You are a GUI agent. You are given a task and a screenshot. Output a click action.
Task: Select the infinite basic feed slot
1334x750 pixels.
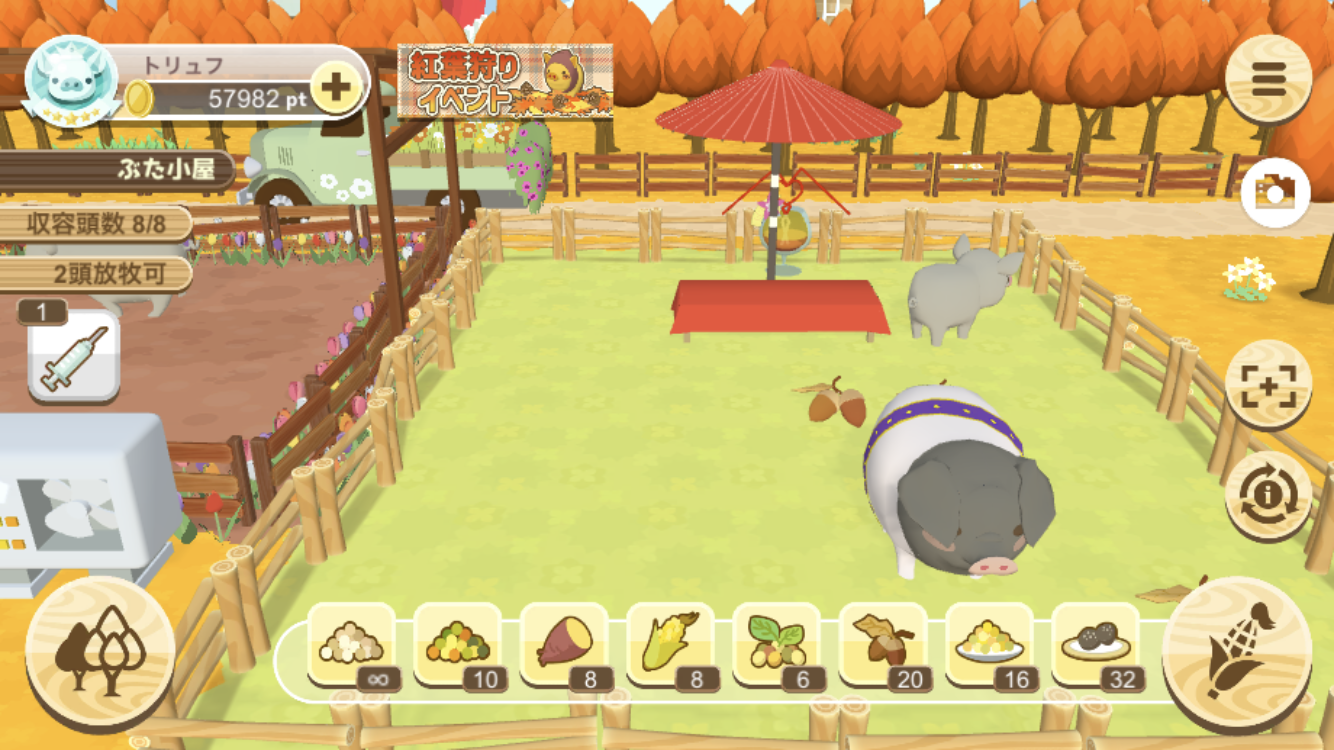pyautogui.click(x=352, y=645)
